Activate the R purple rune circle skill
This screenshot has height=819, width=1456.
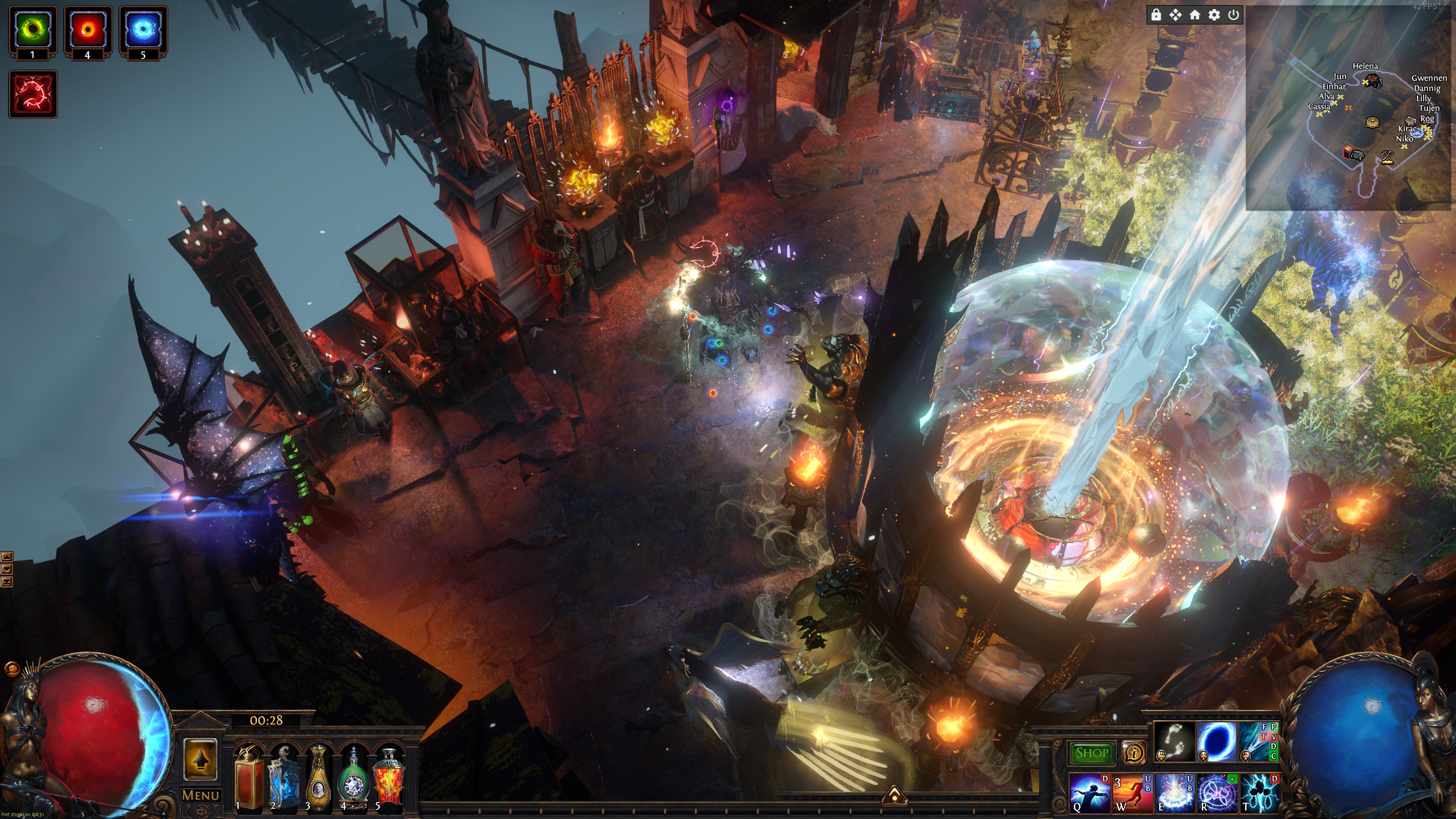click(1217, 792)
